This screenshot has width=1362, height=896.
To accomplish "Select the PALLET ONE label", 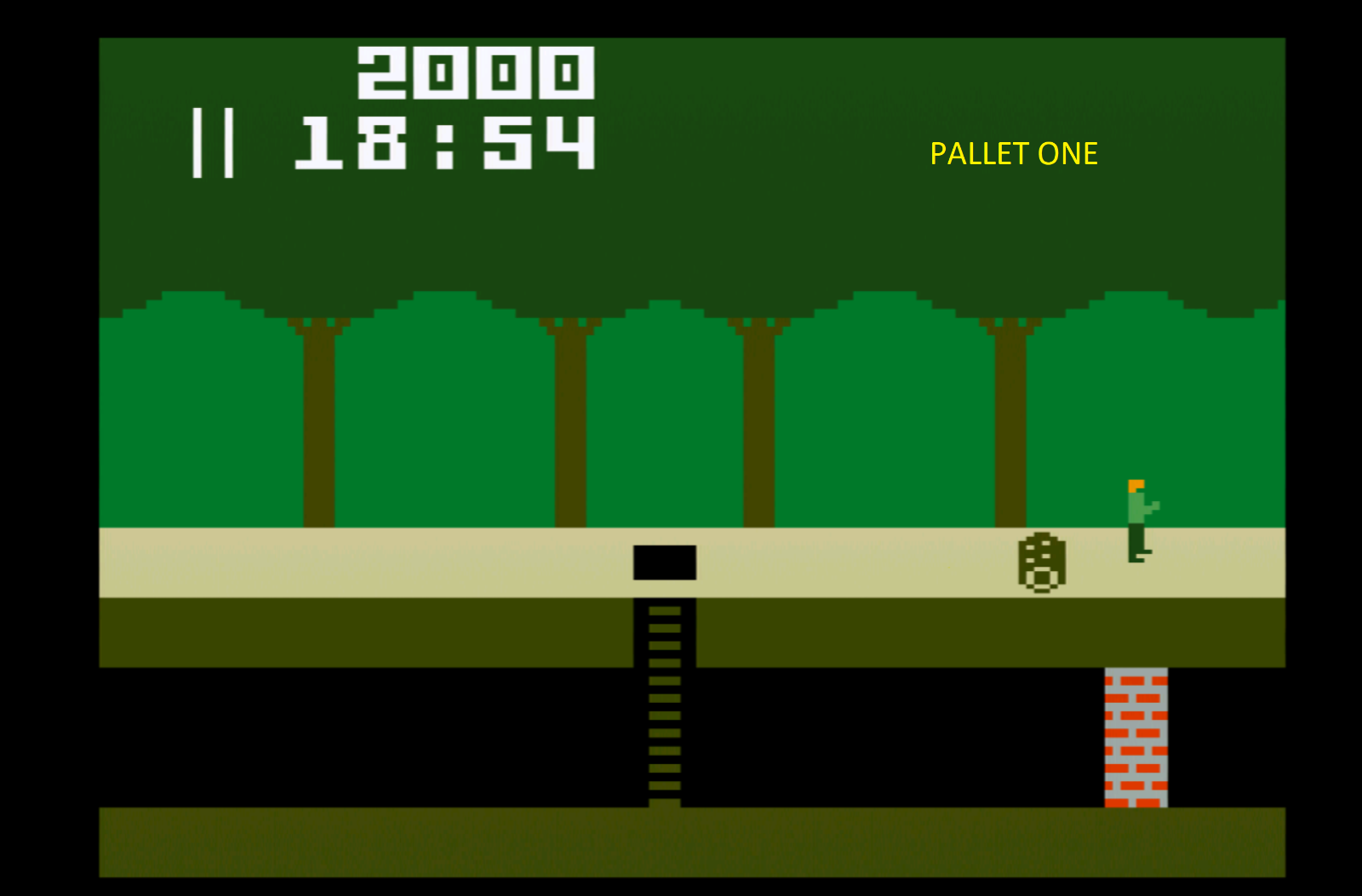I will [1013, 153].
